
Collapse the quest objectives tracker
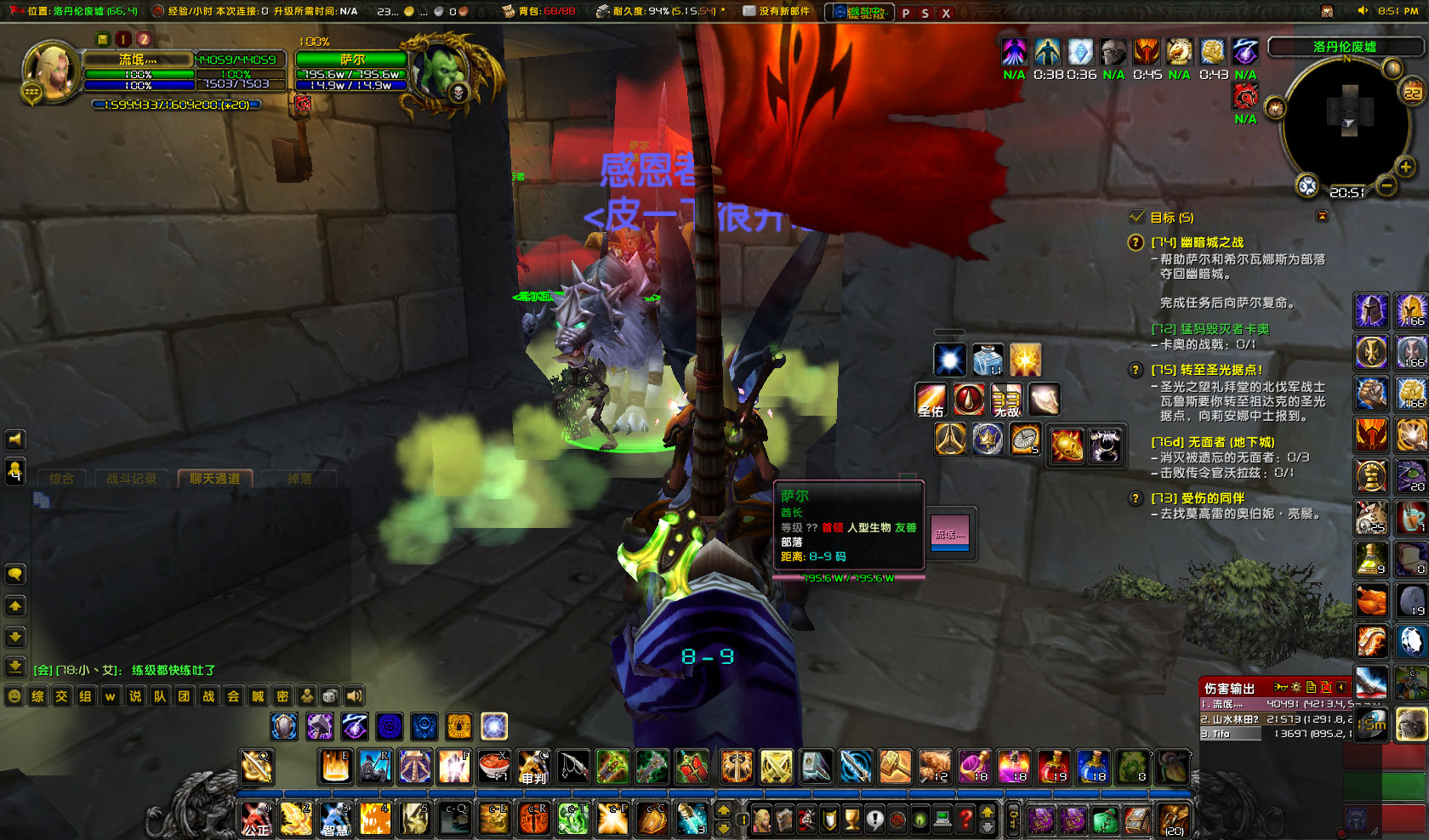point(1322,217)
